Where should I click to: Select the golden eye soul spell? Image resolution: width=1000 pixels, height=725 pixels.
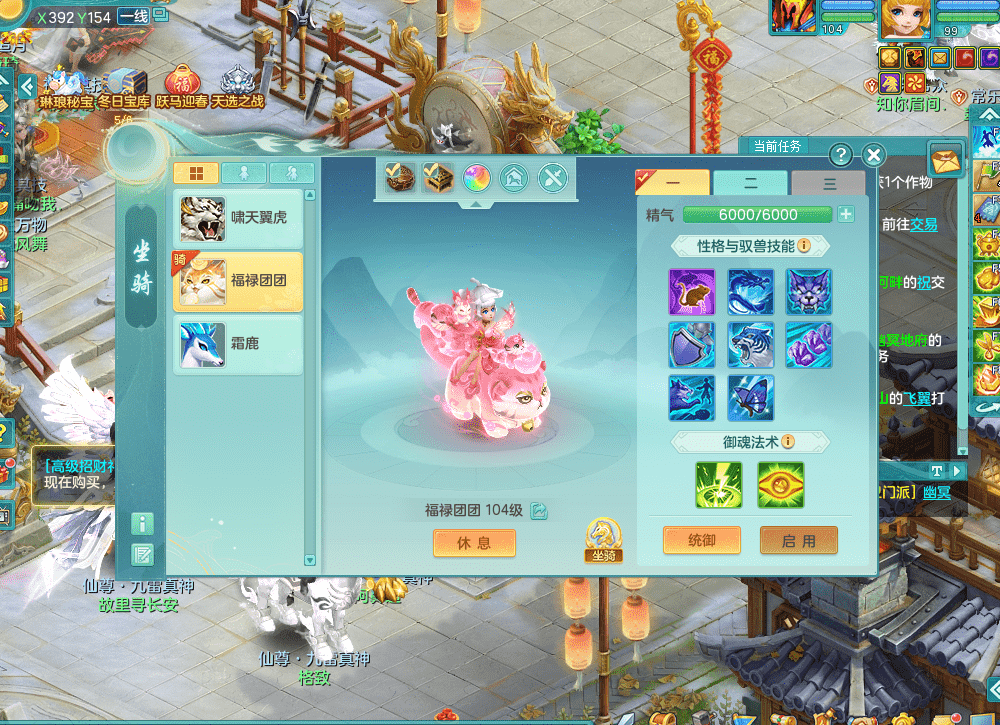[x=780, y=484]
